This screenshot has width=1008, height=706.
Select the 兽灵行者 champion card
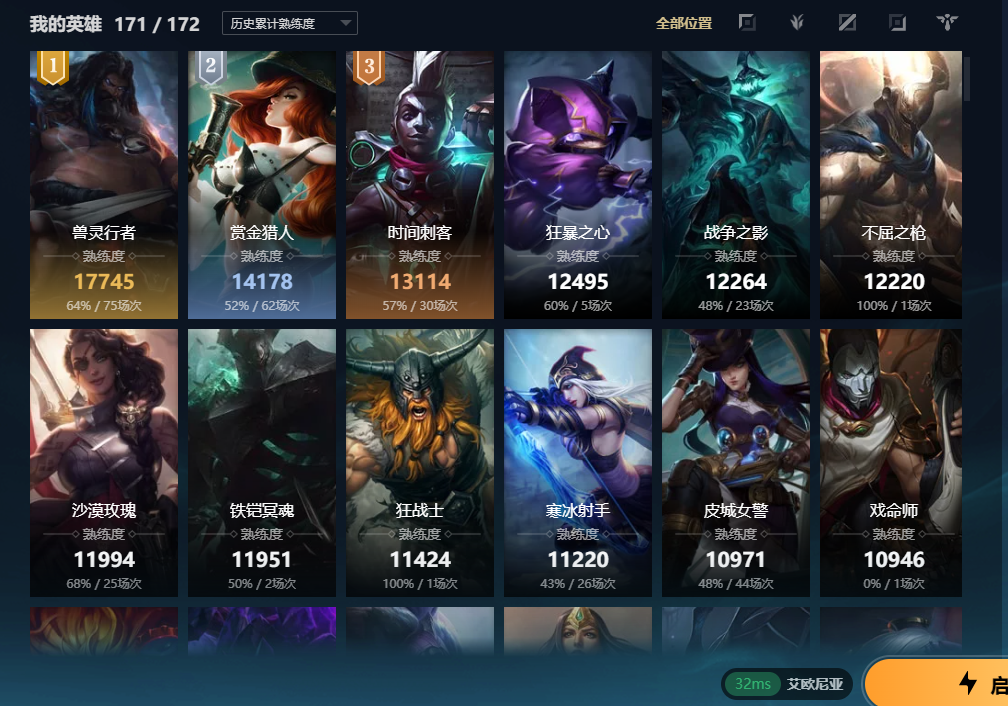click(104, 185)
